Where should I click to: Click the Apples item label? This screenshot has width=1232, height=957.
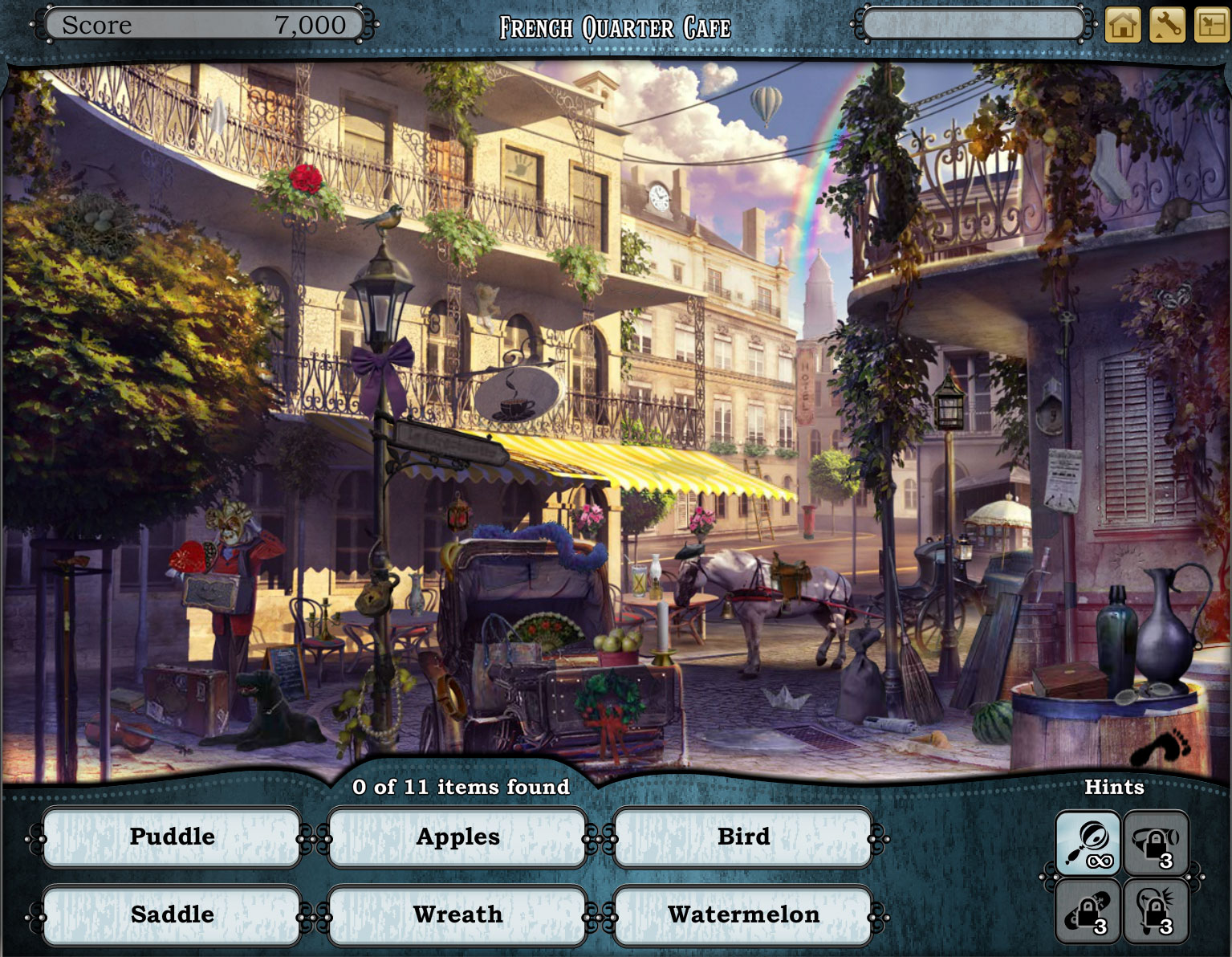pyautogui.click(x=457, y=837)
